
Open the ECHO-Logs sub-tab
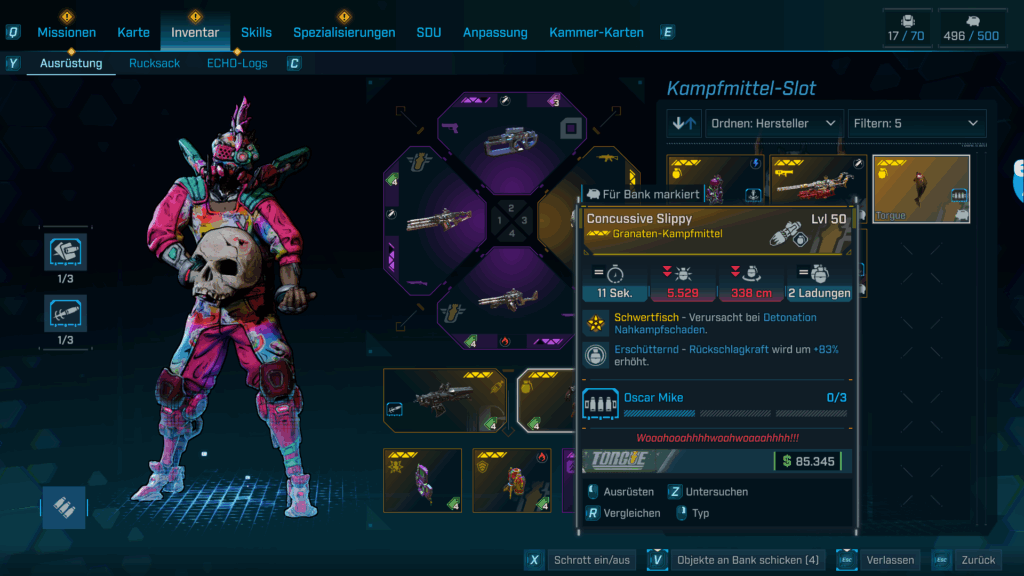pos(237,63)
